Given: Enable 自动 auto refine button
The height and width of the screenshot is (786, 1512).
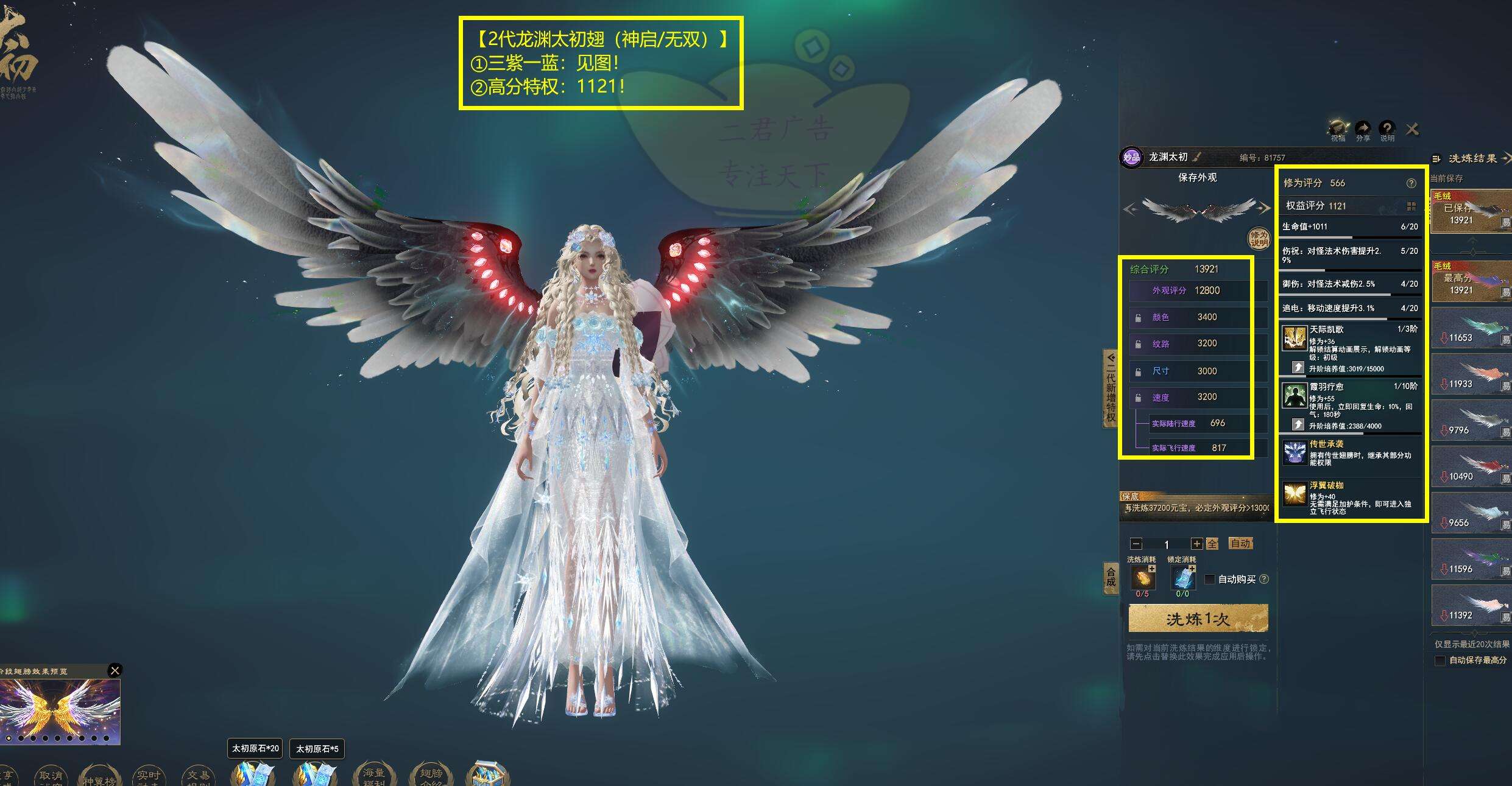Looking at the screenshot, I should 1240,543.
